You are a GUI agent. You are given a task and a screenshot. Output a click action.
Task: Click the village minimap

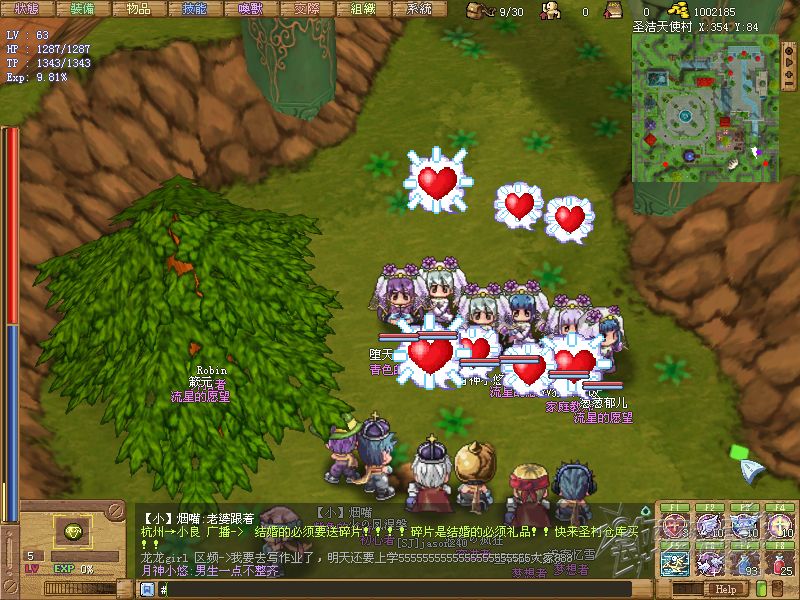[705, 109]
